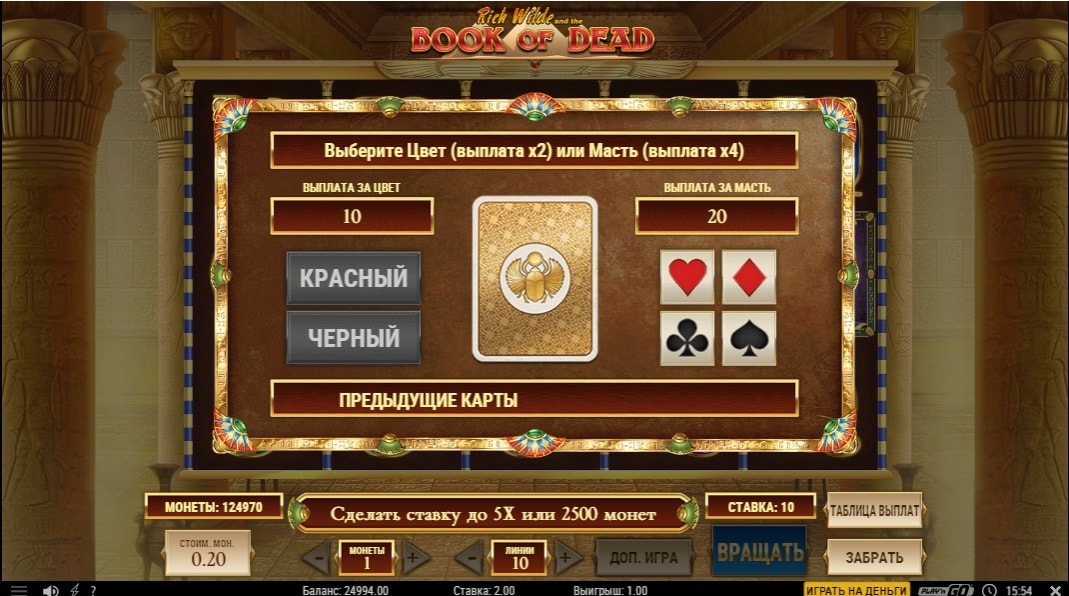Collect winnings with the ЗАБРАТЬ button
This screenshot has height=596, width=1069.
[873, 557]
